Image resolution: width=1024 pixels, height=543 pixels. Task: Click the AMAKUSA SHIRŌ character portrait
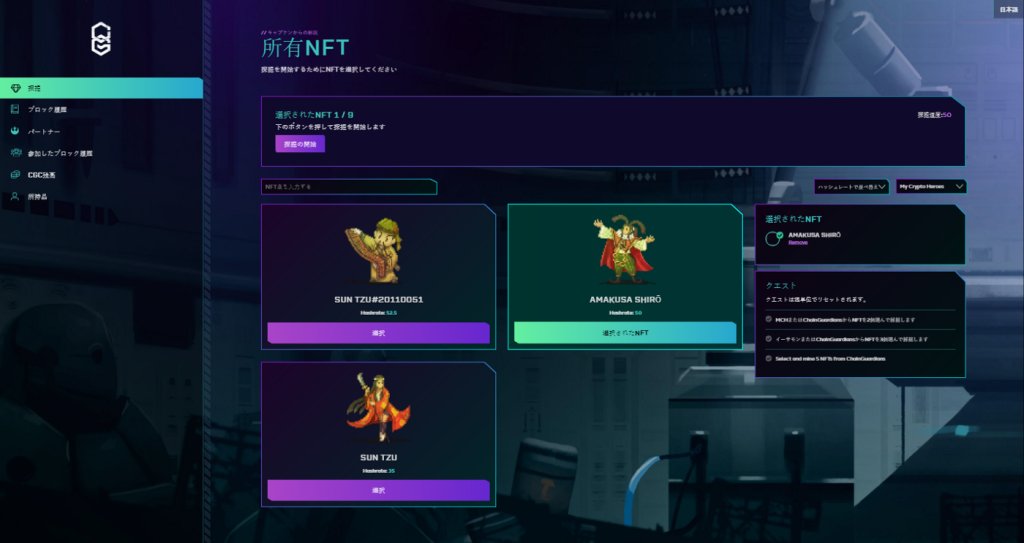click(x=625, y=249)
